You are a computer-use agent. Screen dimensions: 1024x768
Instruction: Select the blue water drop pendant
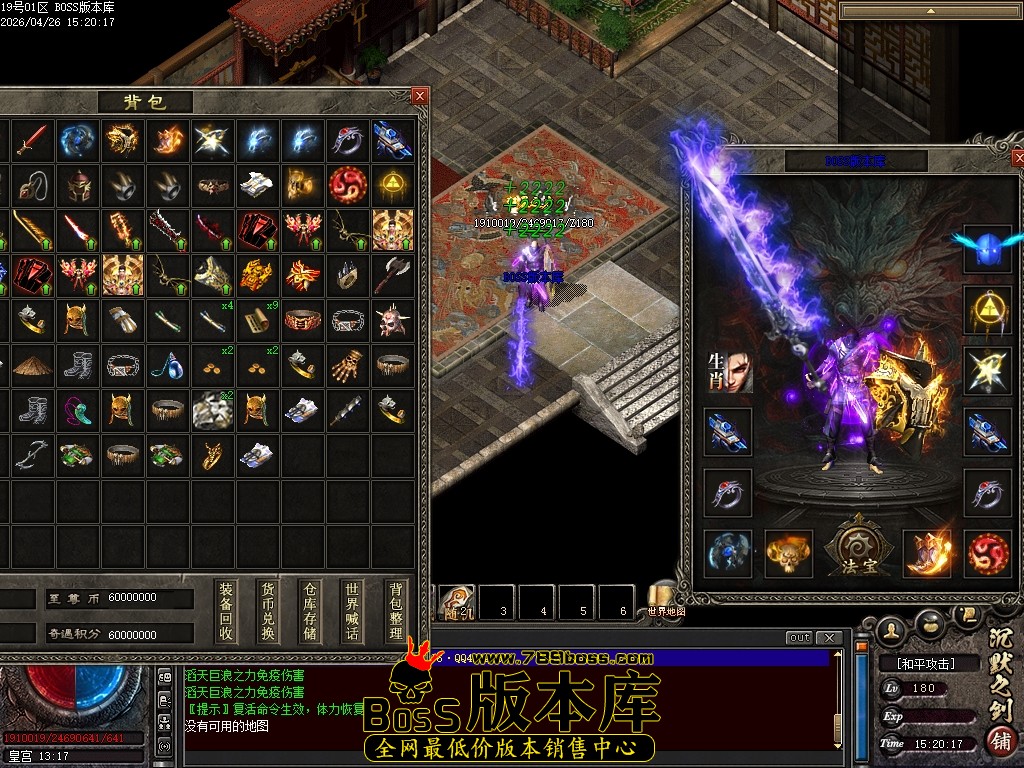(x=168, y=365)
